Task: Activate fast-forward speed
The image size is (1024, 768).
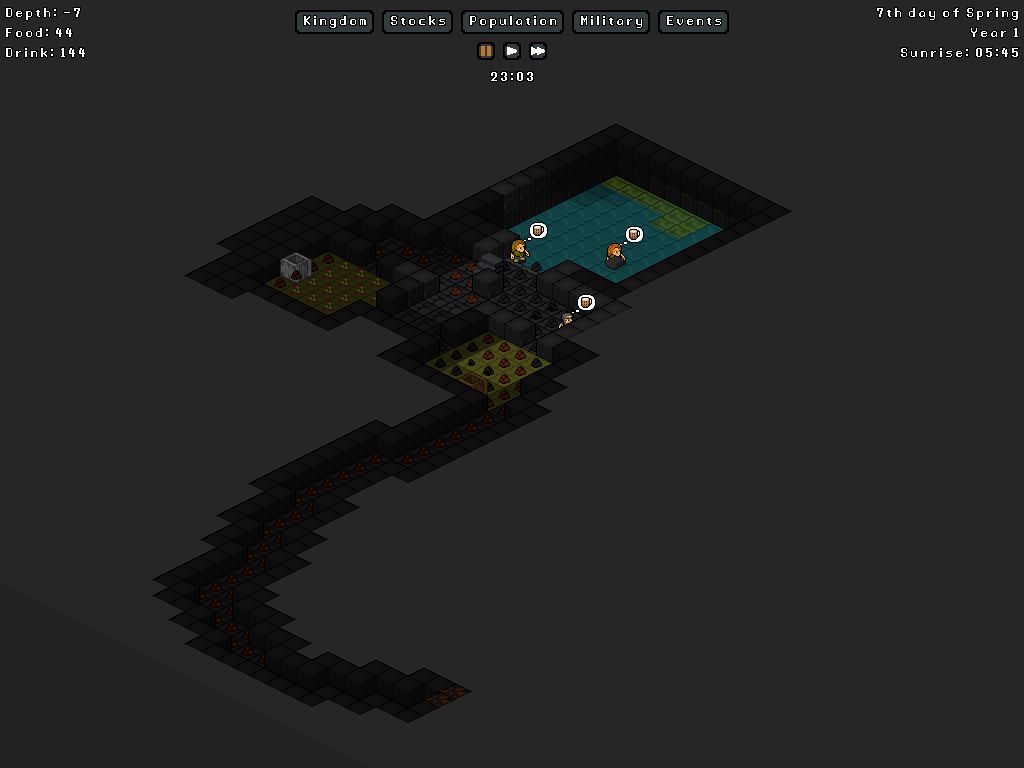Action: [x=538, y=51]
